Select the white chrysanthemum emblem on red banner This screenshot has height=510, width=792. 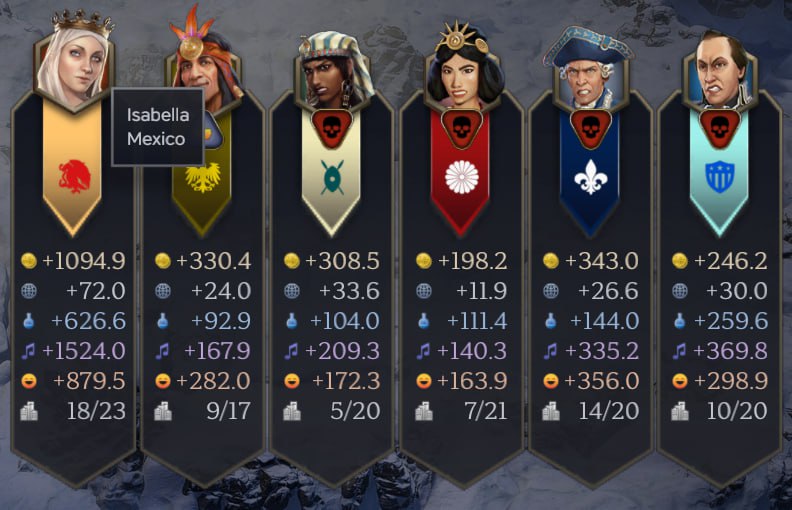point(461,178)
